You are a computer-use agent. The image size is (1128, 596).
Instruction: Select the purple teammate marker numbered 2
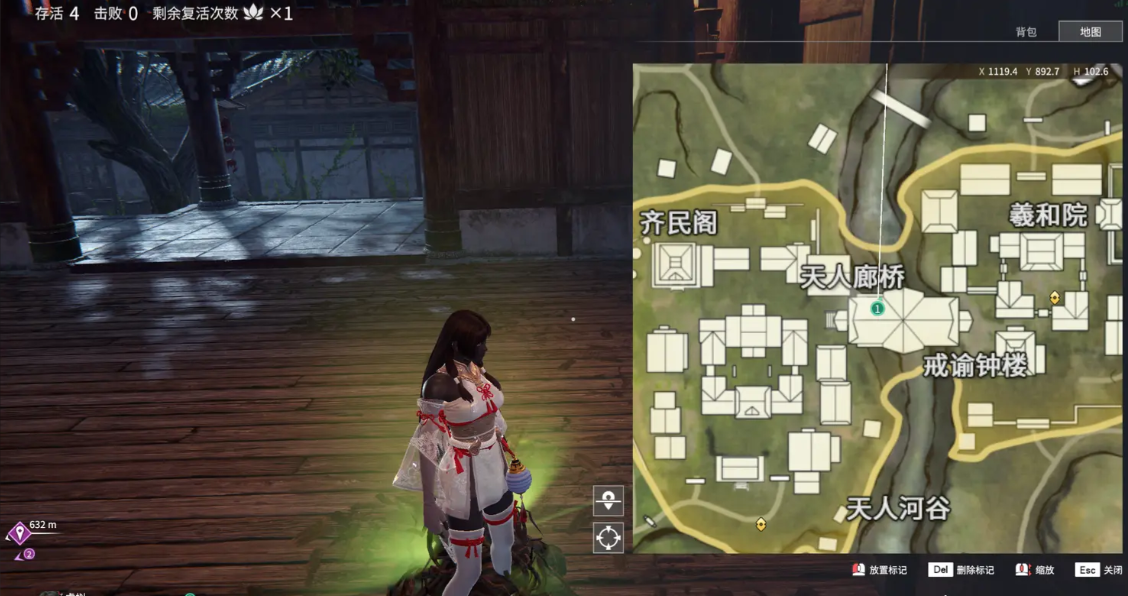tap(29, 553)
